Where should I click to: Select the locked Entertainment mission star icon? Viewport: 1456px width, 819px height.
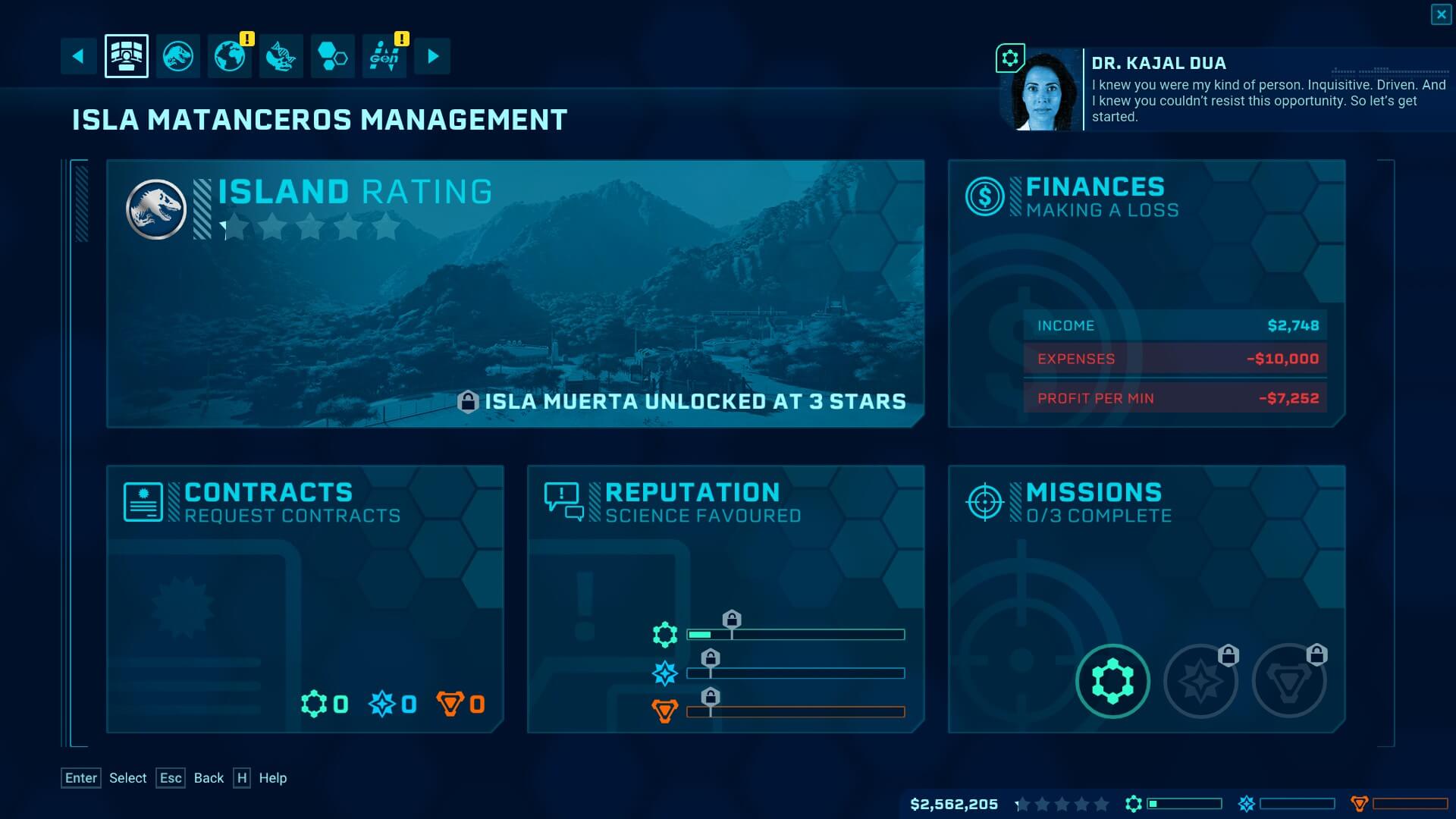(1200, 681)
